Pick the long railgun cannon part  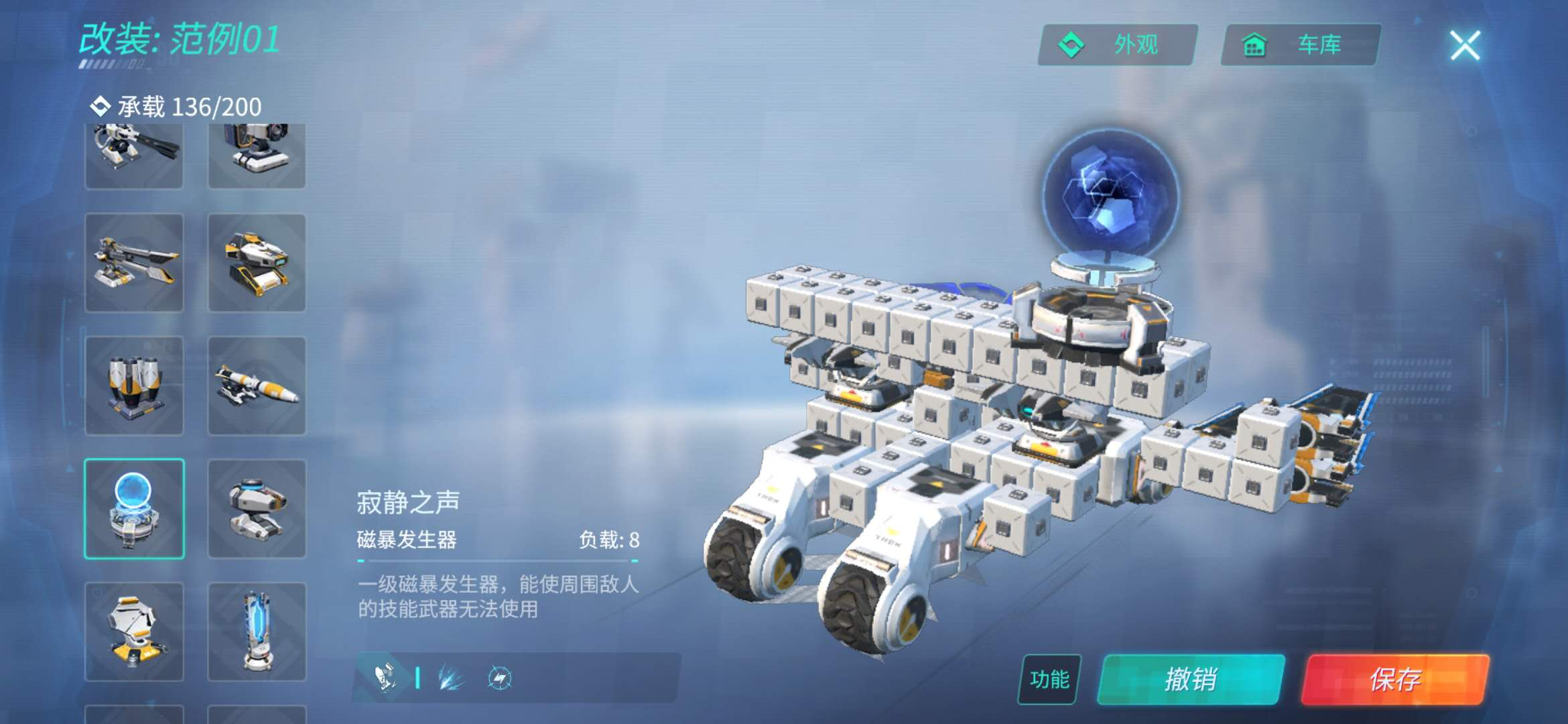pyautogui.click(x=134, y=263)
